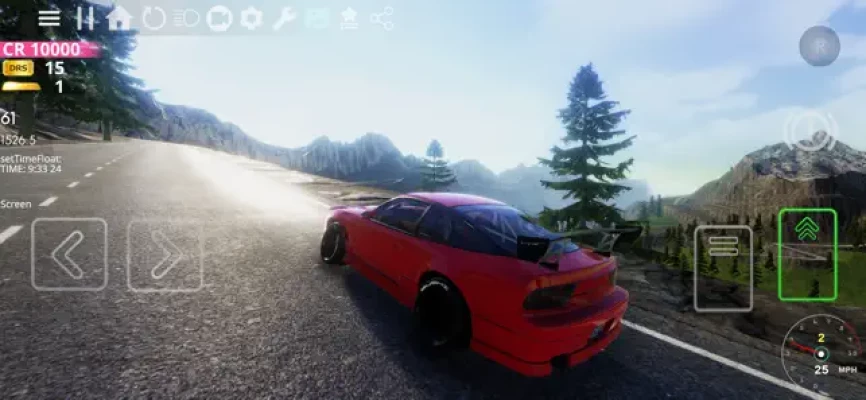Open the hamburger menu
This screenshot has width=866, height=400.
(49, 18)
